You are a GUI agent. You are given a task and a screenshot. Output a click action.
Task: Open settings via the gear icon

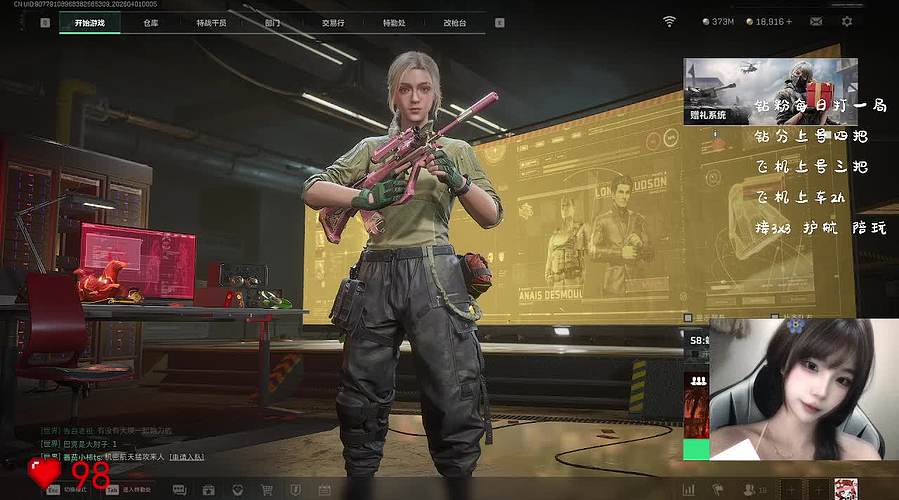pos(847,21)
